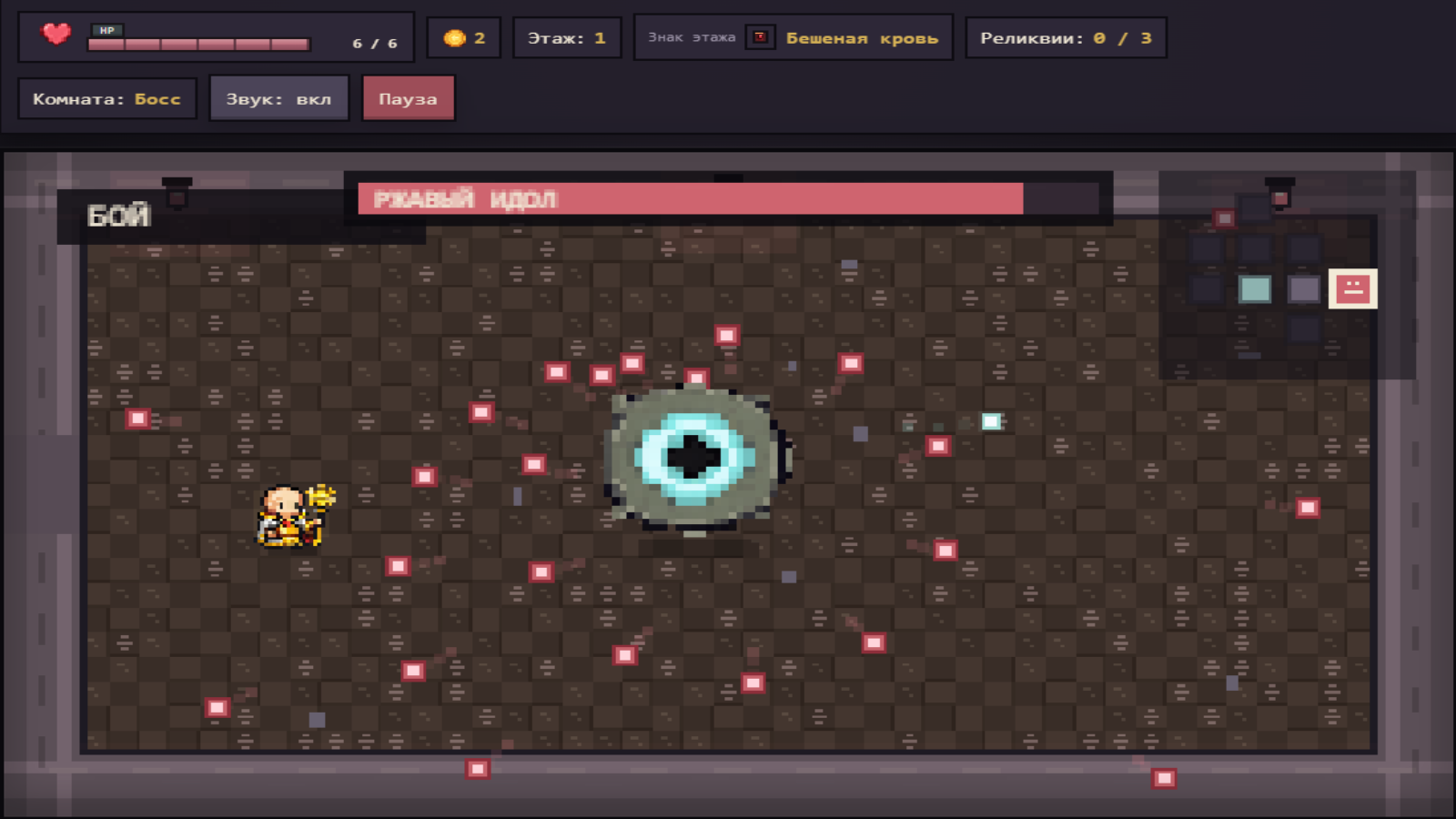
Task: Open the 'Этаж: 1' floor indicator
Action: tap(566, 37)
